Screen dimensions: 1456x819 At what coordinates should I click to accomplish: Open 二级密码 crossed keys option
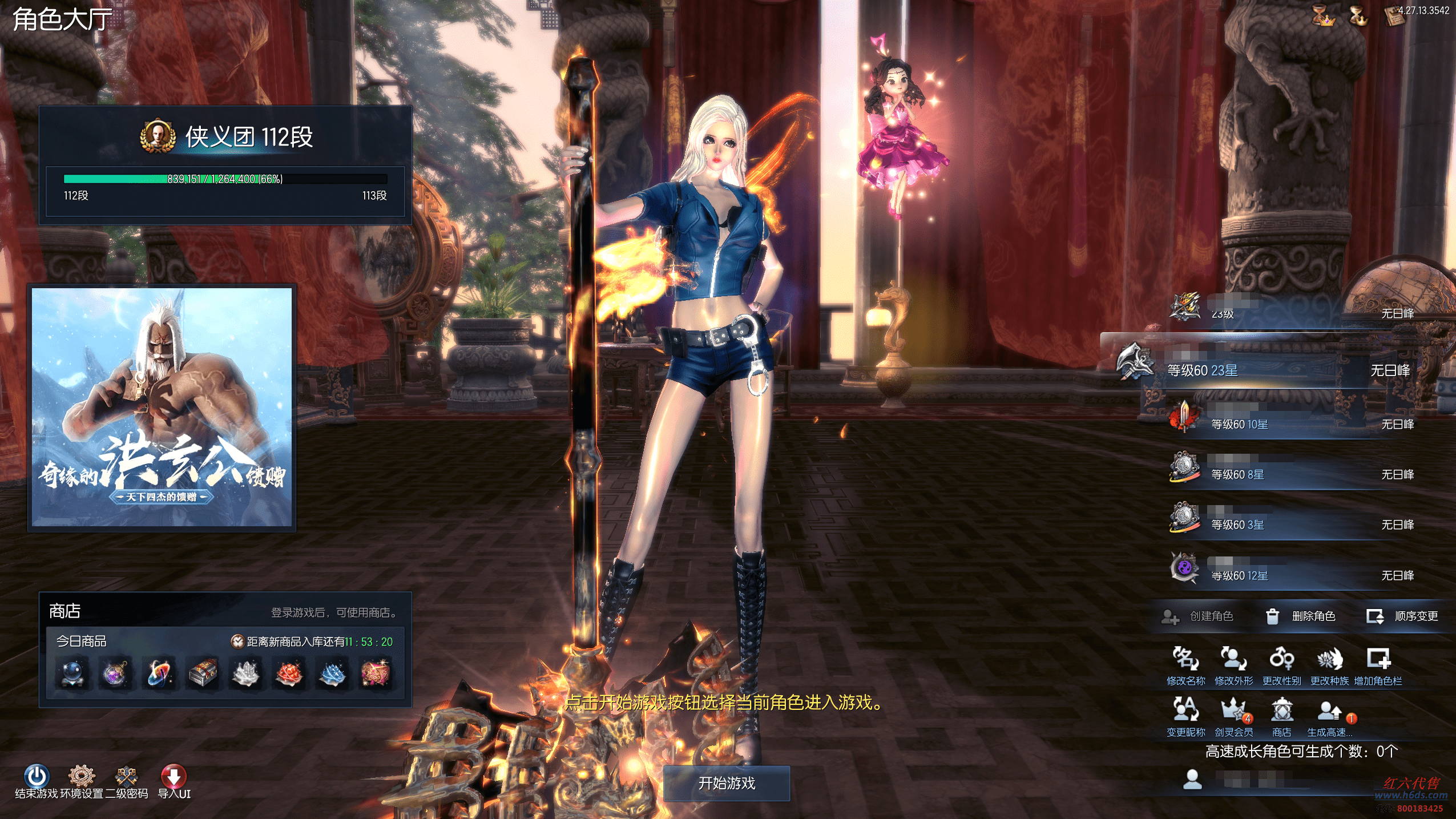[x=127, y=777]
